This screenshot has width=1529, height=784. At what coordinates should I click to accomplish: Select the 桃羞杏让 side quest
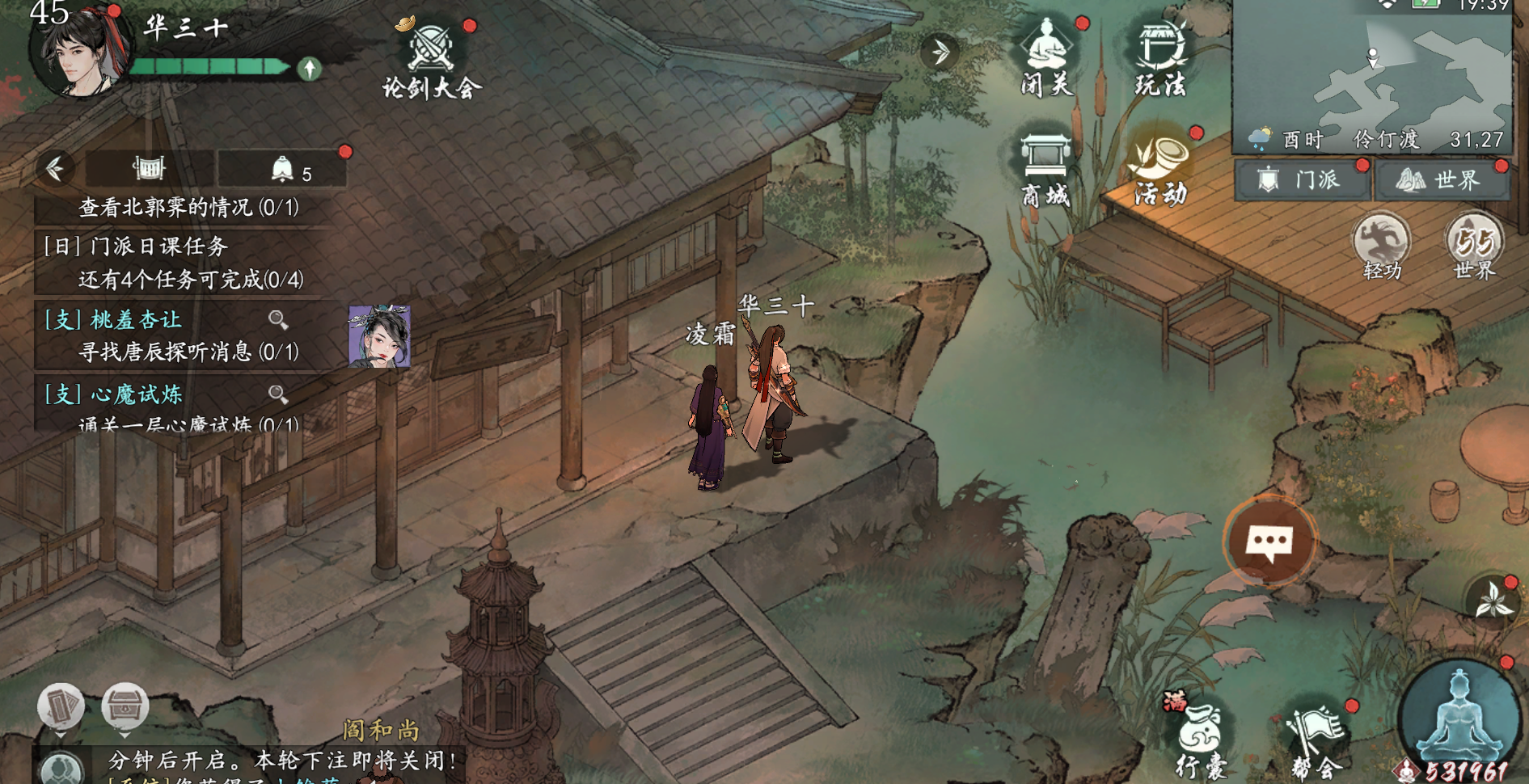click(x=136, y=320)
